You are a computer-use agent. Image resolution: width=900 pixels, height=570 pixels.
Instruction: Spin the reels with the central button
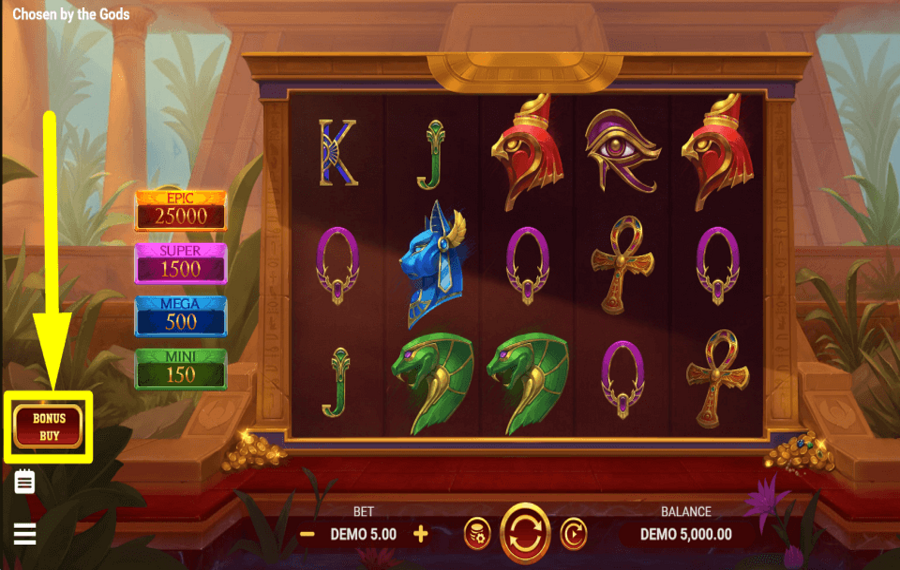[x=525, y=533]
